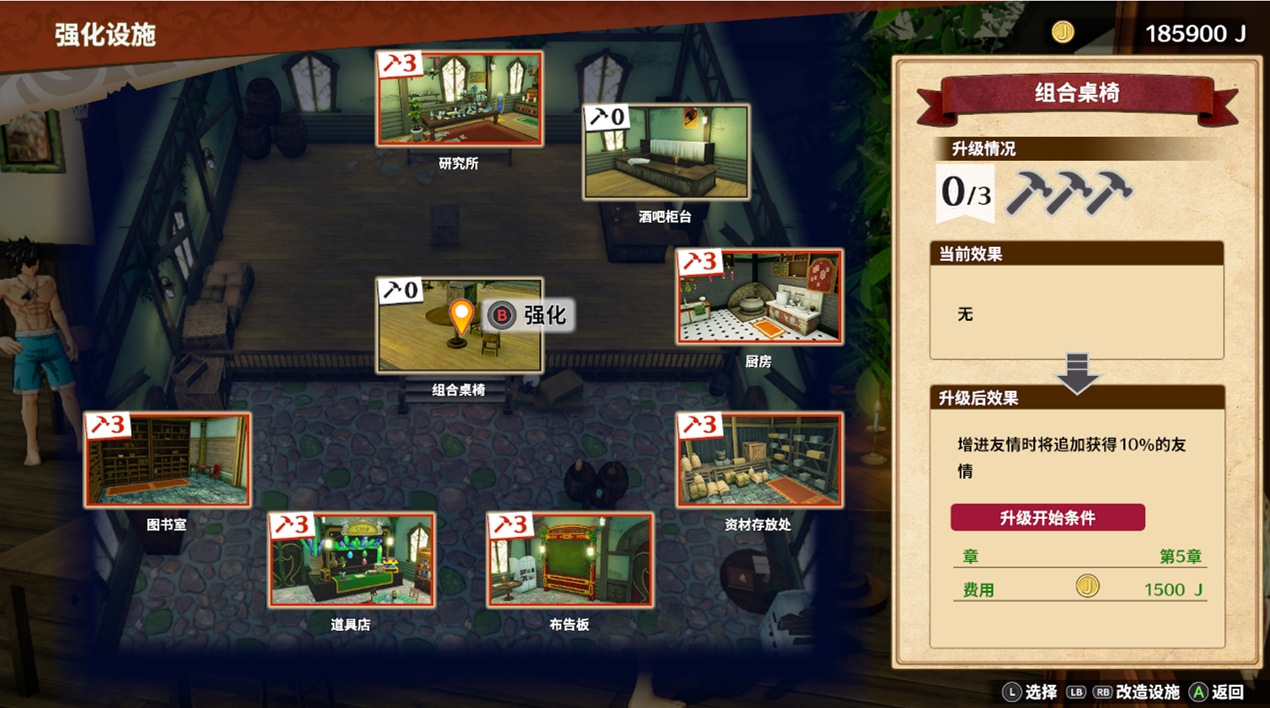
Task: Select the 组合桌椅 facility tile
Action: click(460, 326)
